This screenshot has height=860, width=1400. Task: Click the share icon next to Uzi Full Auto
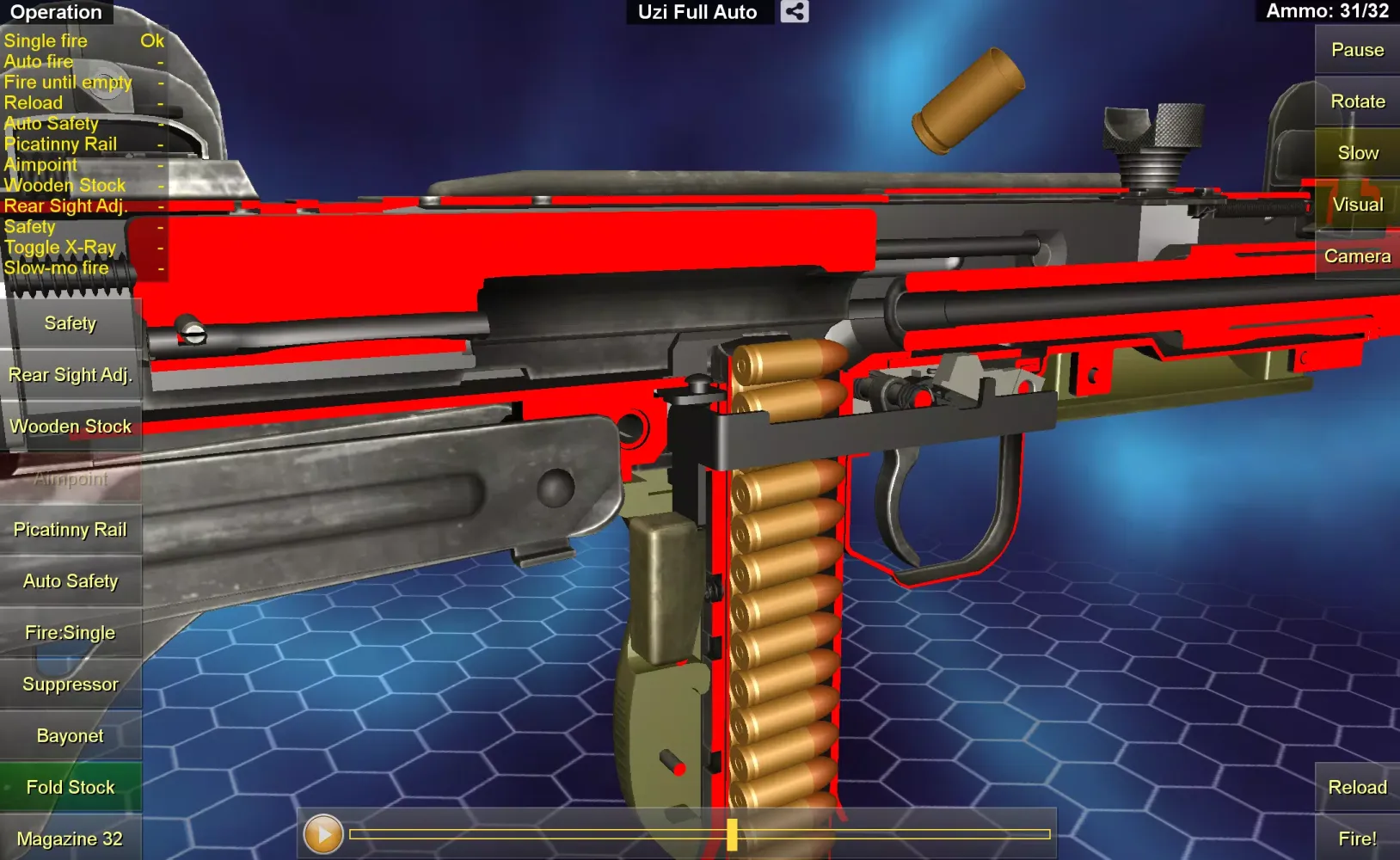[794, 12]
